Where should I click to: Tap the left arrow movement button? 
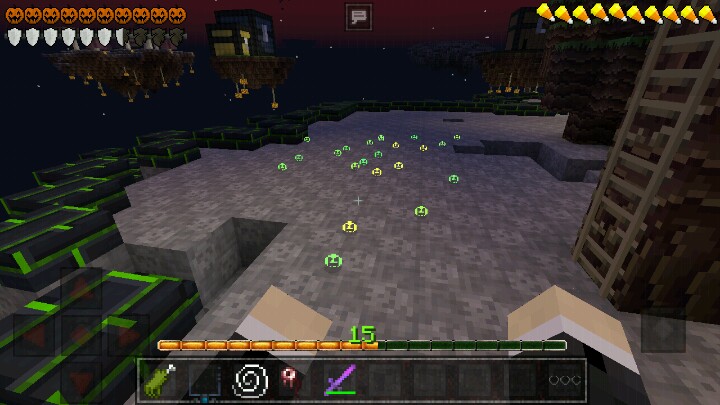[35, 336]
